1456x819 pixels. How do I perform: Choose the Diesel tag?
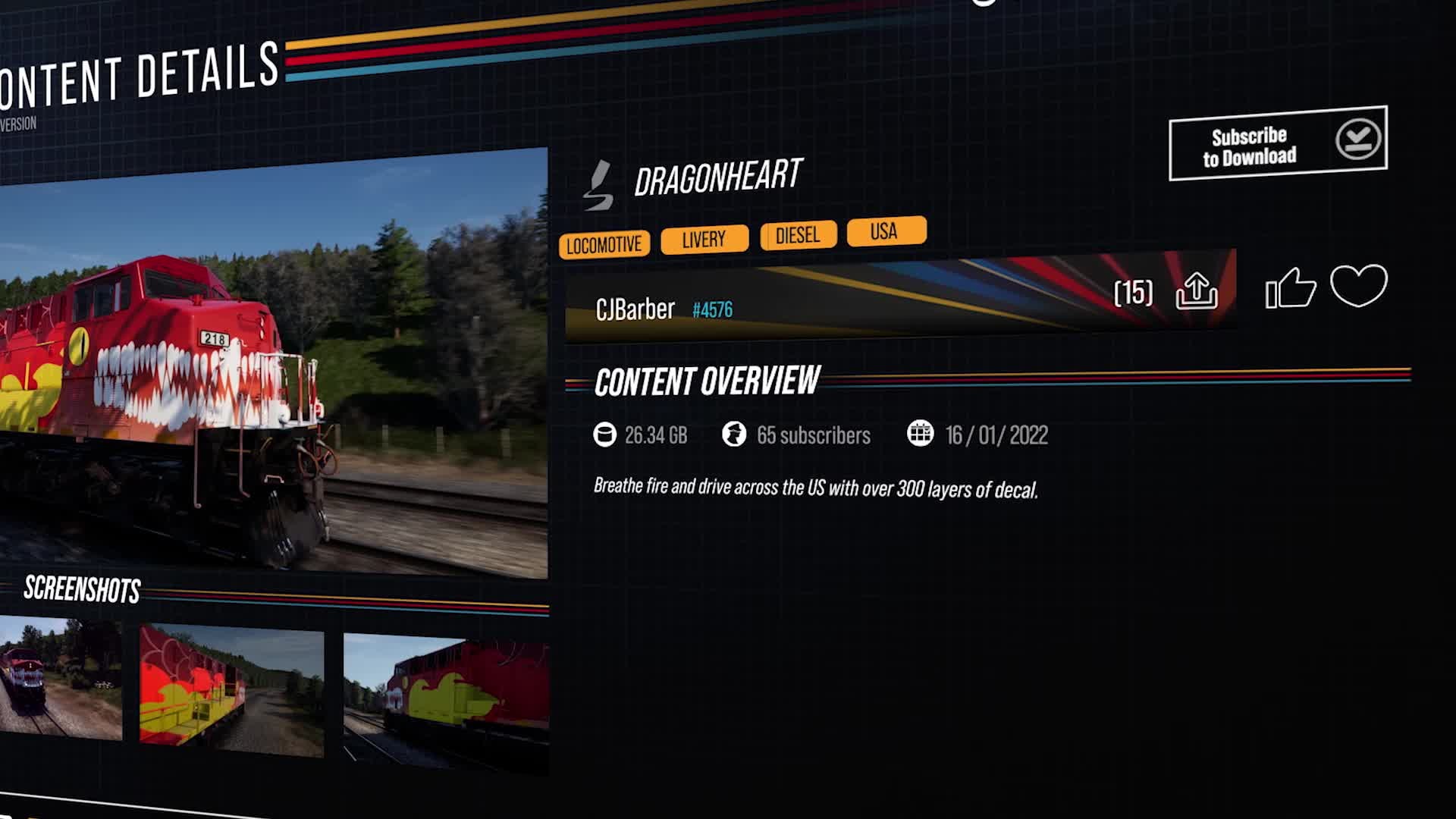(798, 235)
